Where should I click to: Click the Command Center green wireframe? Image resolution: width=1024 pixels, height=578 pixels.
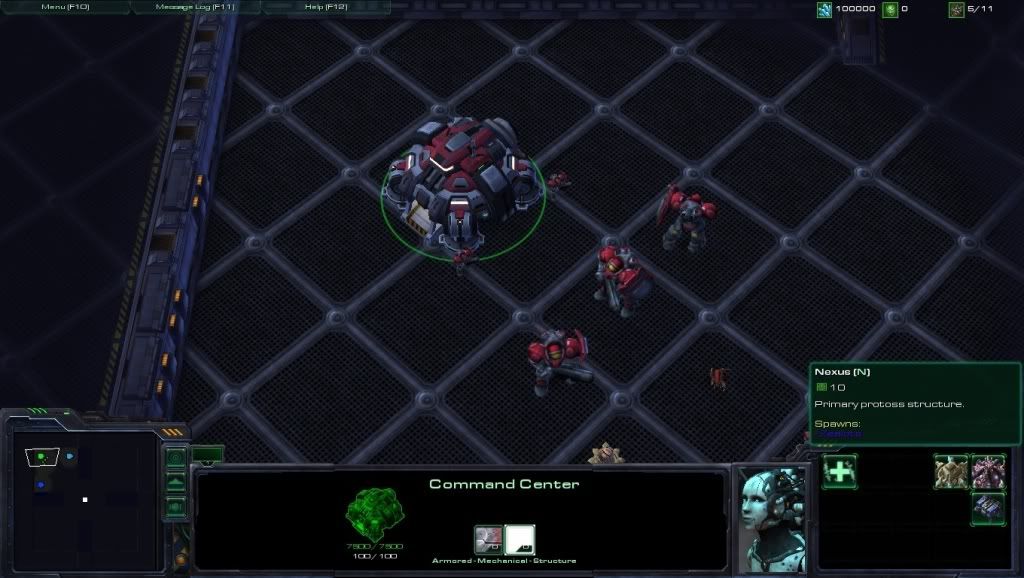(x=374, y=514)
